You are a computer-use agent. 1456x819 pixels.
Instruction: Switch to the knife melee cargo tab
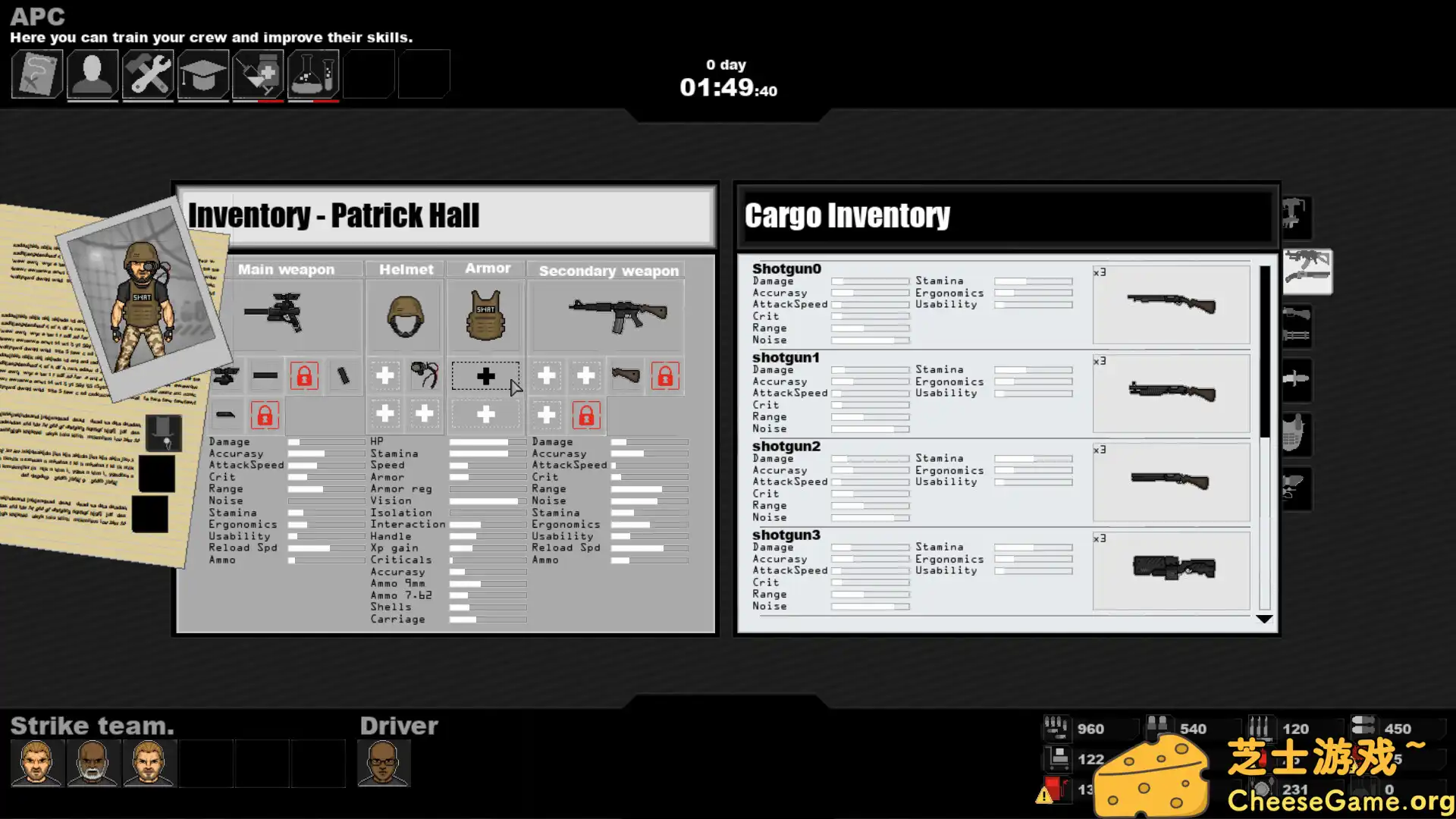pyautogui.click(x=1296, y=378)
